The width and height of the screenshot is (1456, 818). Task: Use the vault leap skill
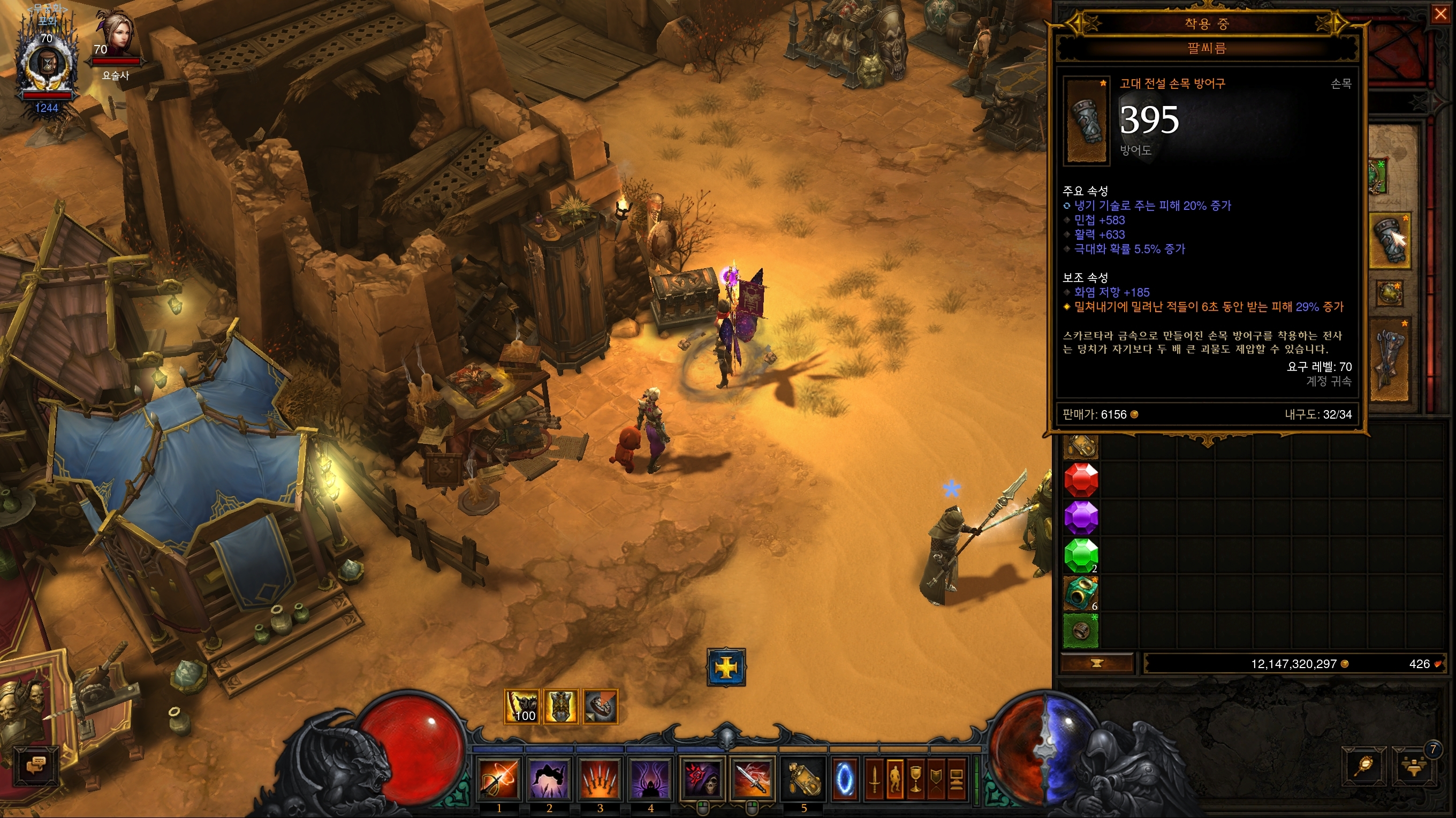[549, 779]
